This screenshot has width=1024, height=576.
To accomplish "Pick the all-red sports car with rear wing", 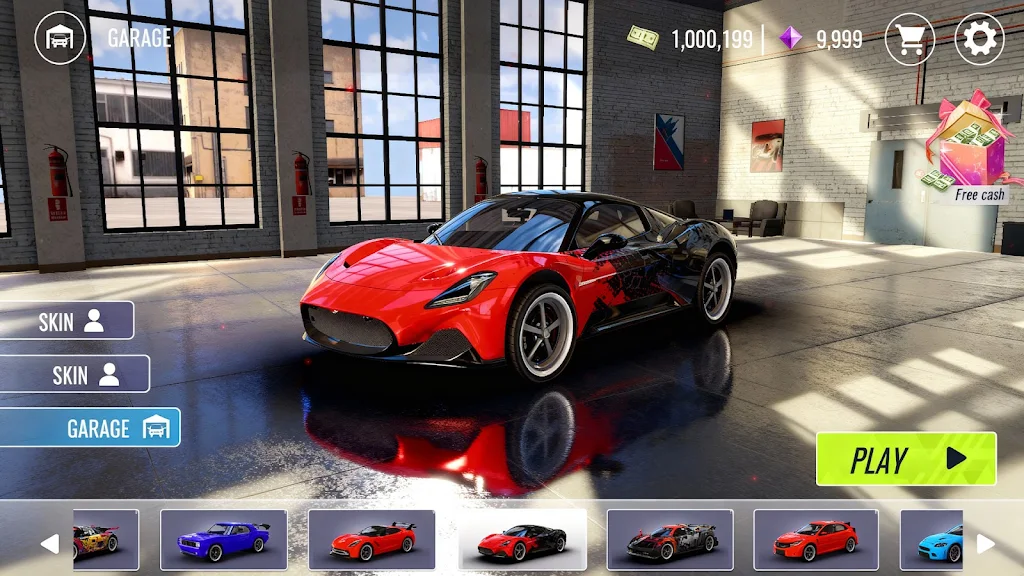I will (372, 540).
